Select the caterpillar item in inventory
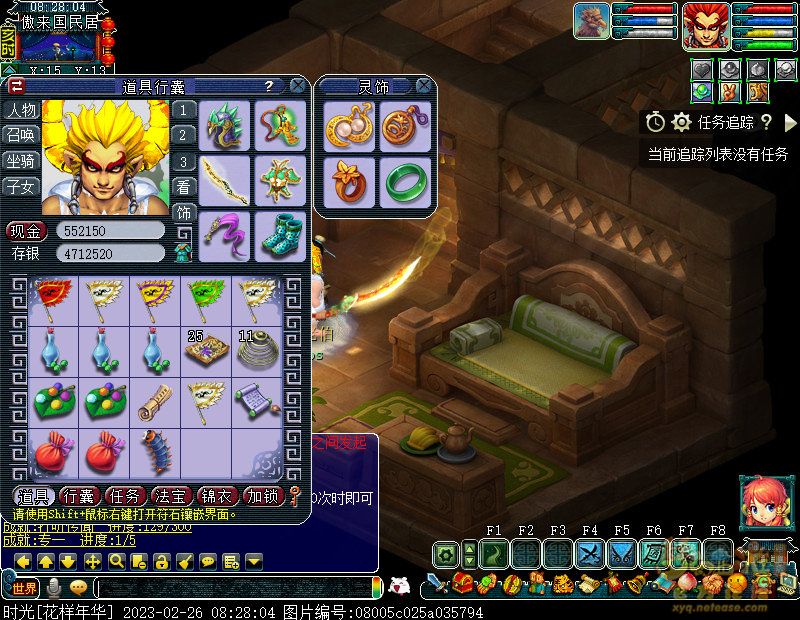The width and height of the screenshot is (800, 620). (157, 450)
